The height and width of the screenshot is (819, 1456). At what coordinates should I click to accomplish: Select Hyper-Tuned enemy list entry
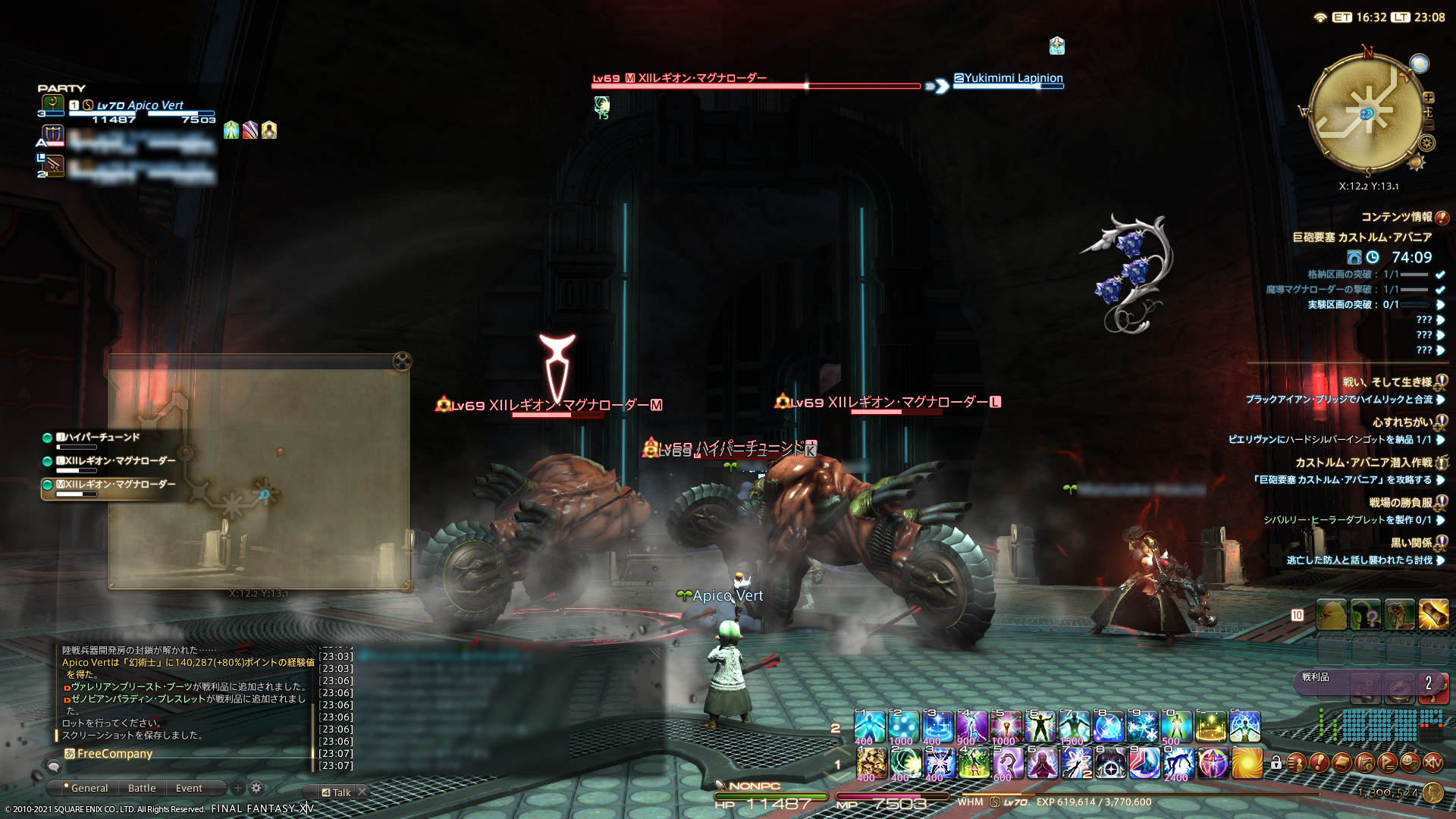[x=99, y=438]
